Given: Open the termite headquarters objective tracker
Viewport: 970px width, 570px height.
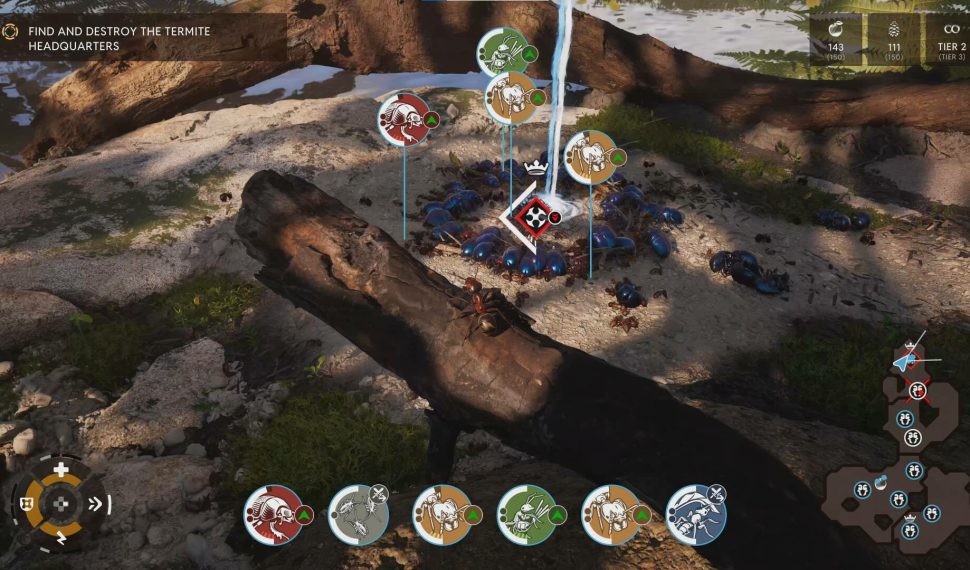Looking at the screenshot, I should (x=120, y=38).
